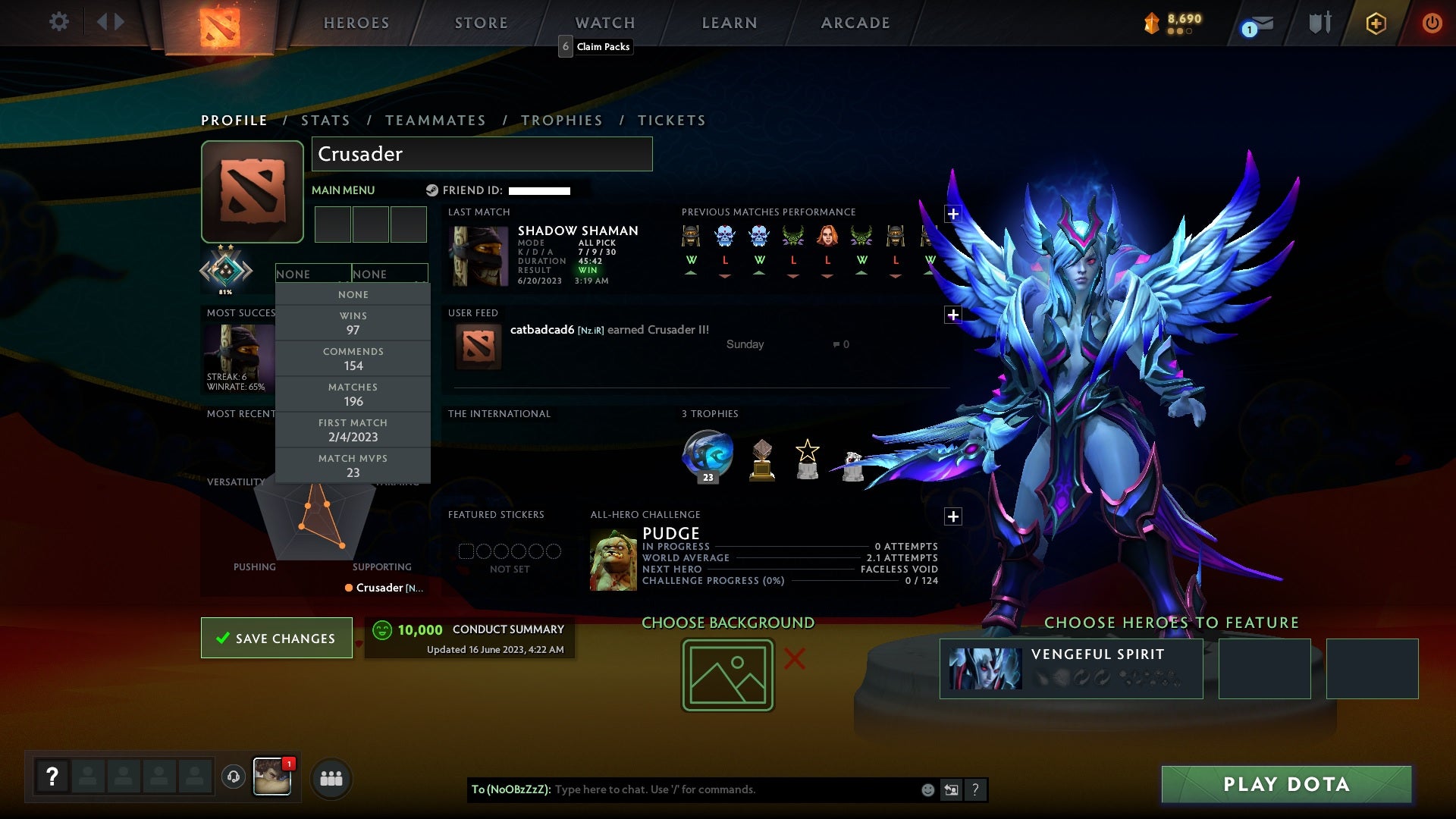Image resolution: width=1456 pixels, height=819 pixels.
Task: Switch to the STATS tab
Action: pos(325,120)
